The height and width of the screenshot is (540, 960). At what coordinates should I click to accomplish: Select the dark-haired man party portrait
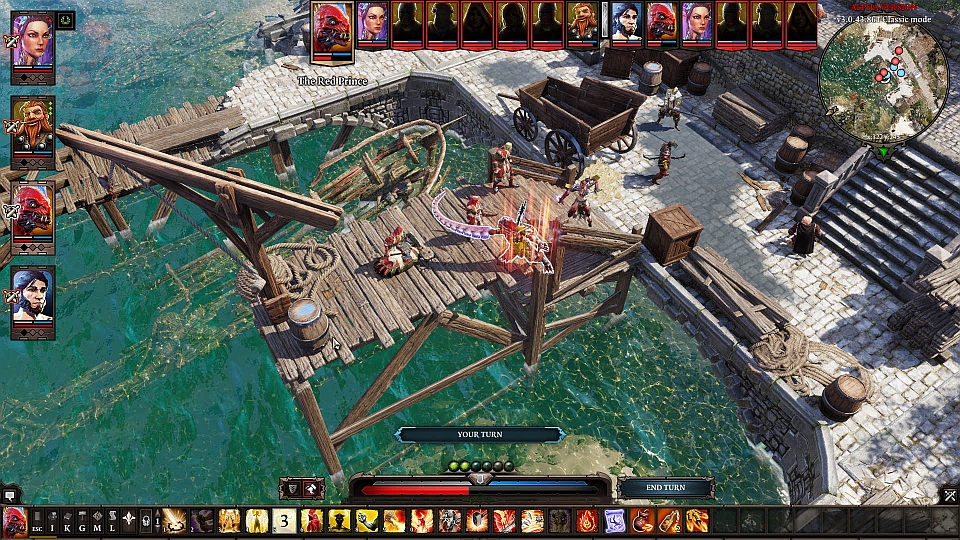point(32,300)
